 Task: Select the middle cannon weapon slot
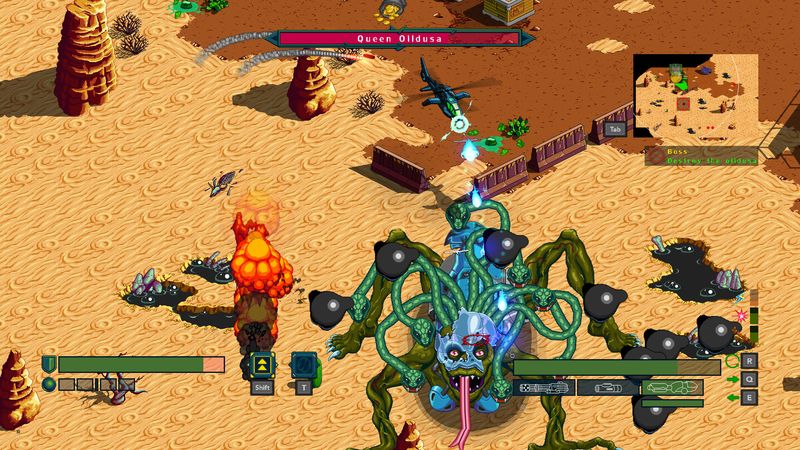tap(608, 387)
